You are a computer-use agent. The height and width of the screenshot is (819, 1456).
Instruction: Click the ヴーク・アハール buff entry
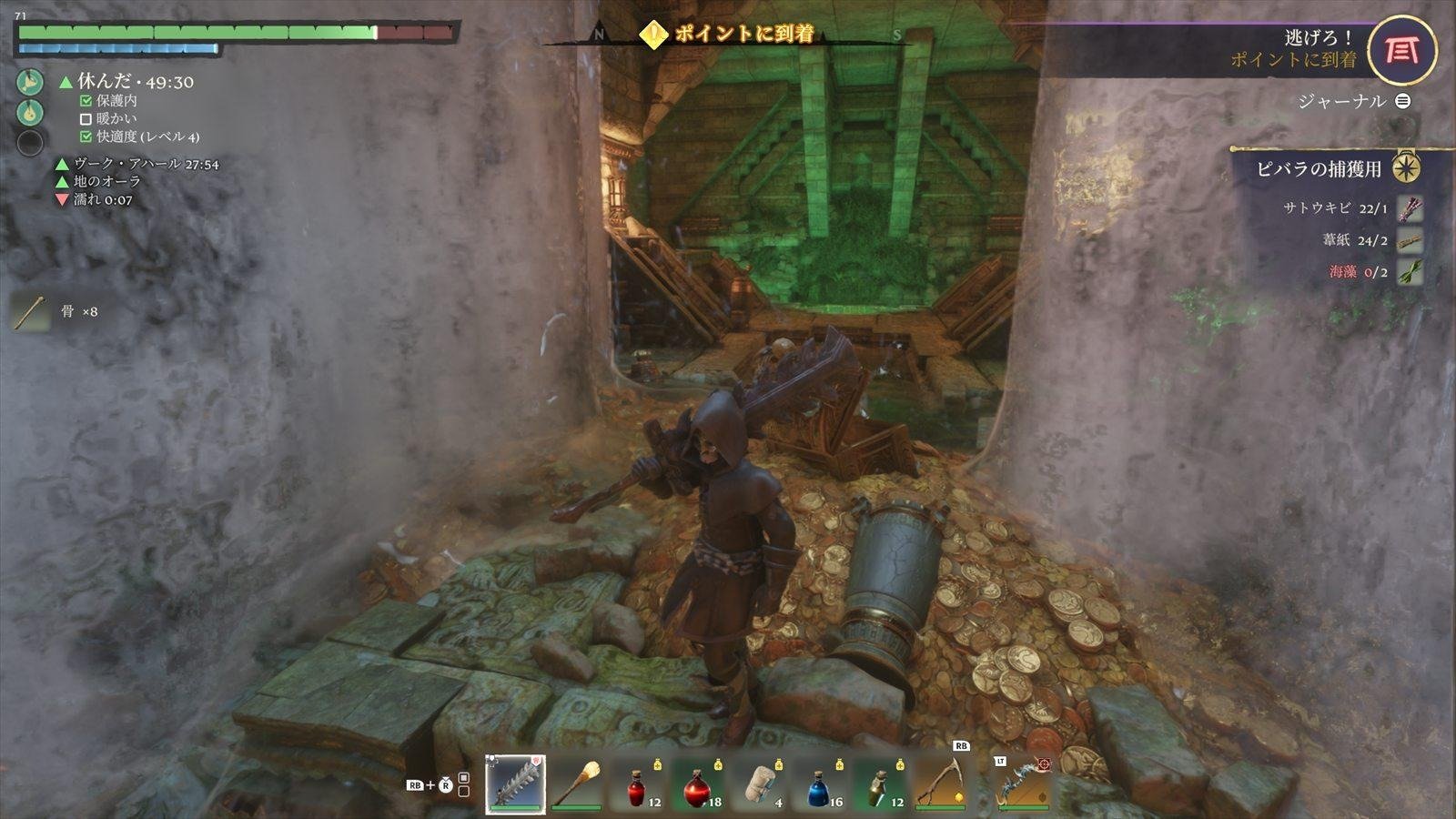136,164
